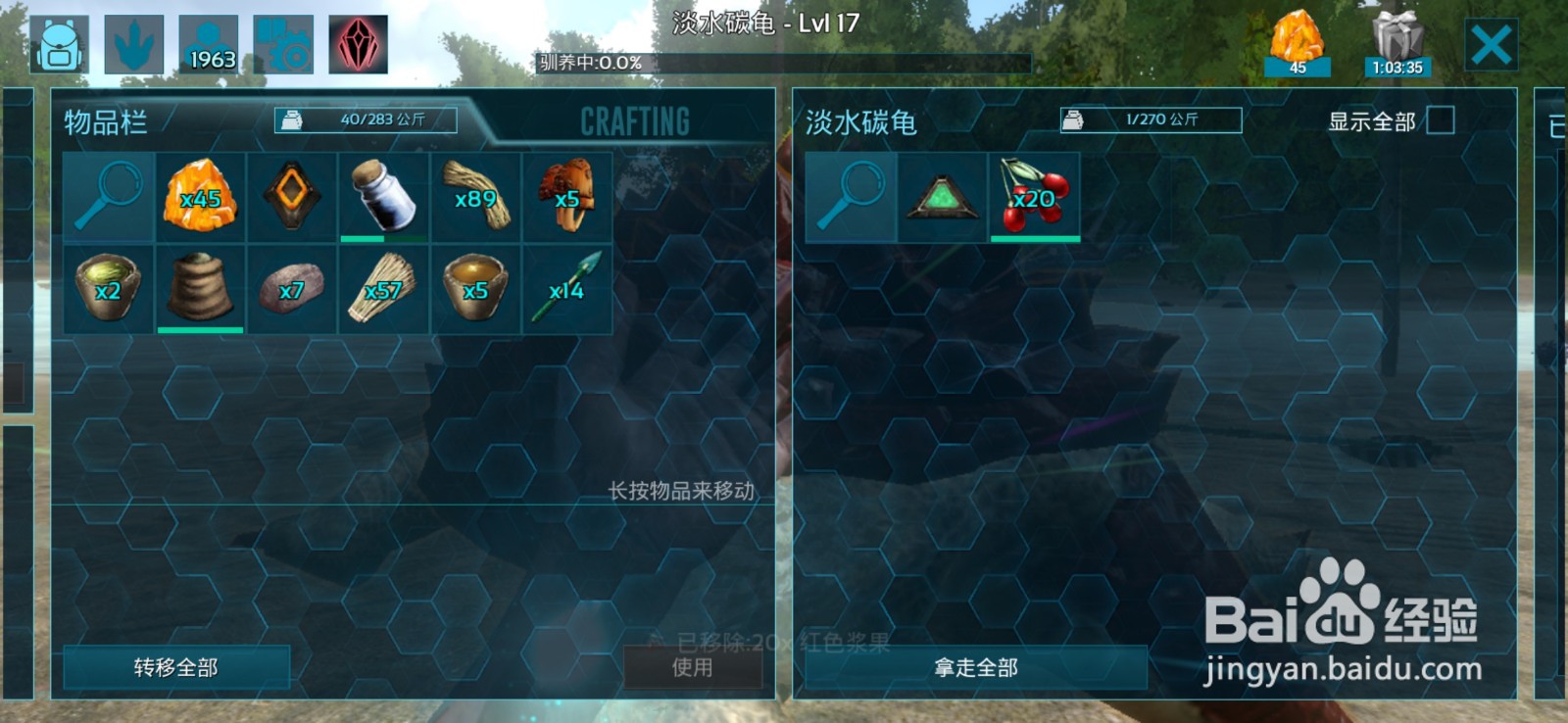
Task: Switch to the CRAFTING tab
Action: [x=635, y=120]
